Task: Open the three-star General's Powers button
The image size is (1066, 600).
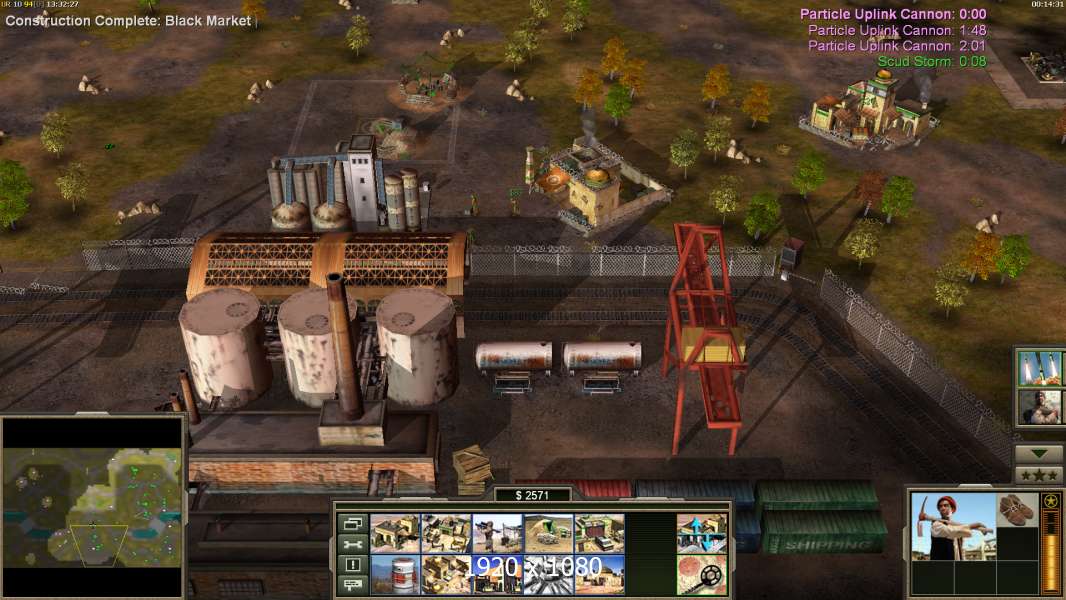Action: 1039,475
